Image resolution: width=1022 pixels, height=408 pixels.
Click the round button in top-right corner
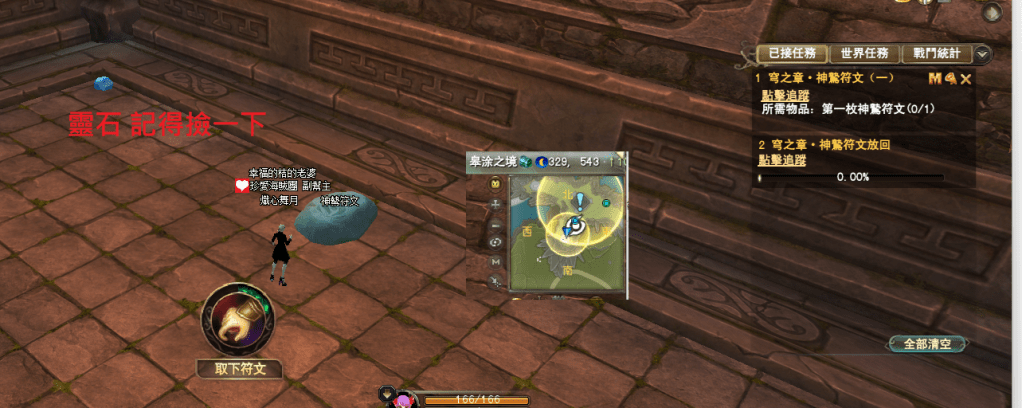(x=992, y=13)
